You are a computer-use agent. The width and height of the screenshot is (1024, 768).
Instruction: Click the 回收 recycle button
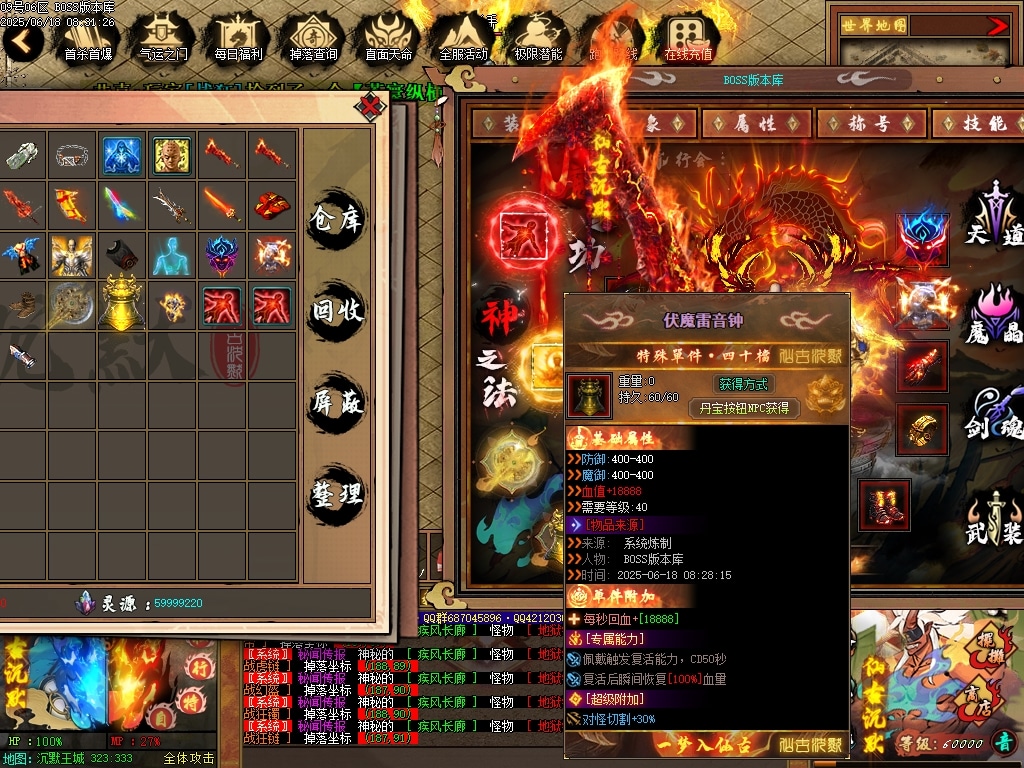point(336,311)
